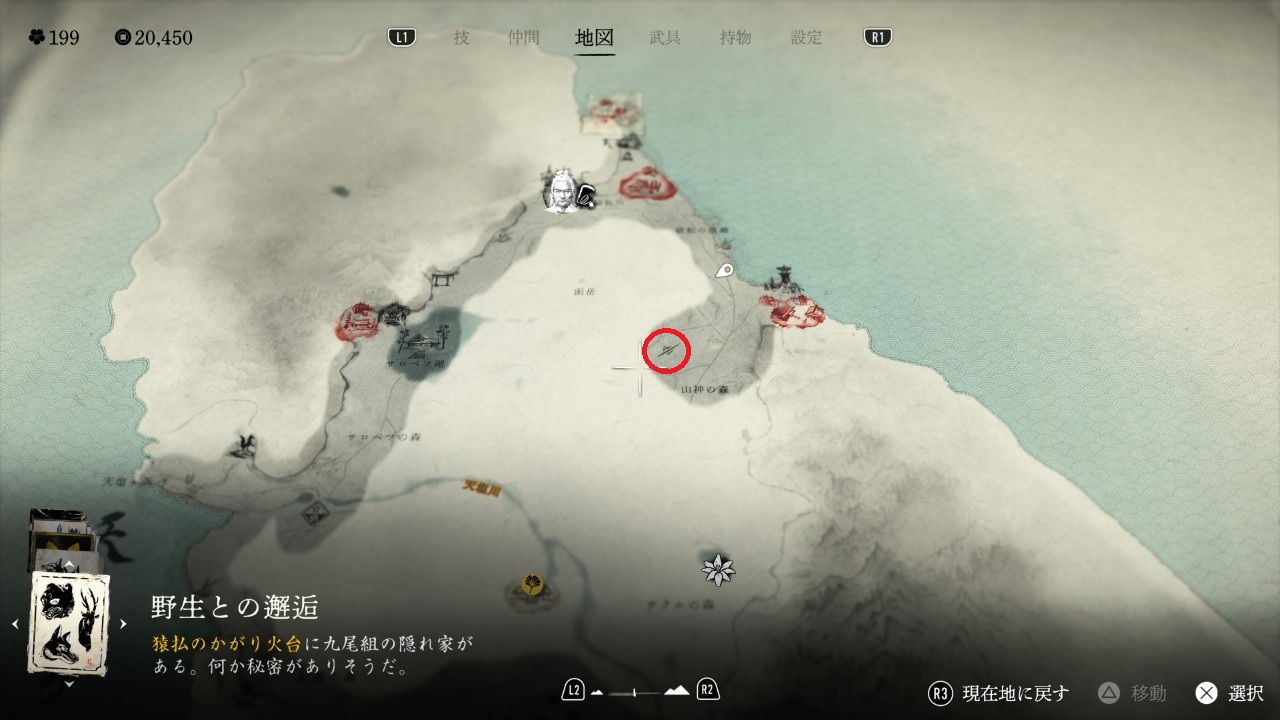The width and height of the screenshot is (1280, 720).
Task: Open the 野生との邂逅 animal quest card
Action: [x=69, y=622]
